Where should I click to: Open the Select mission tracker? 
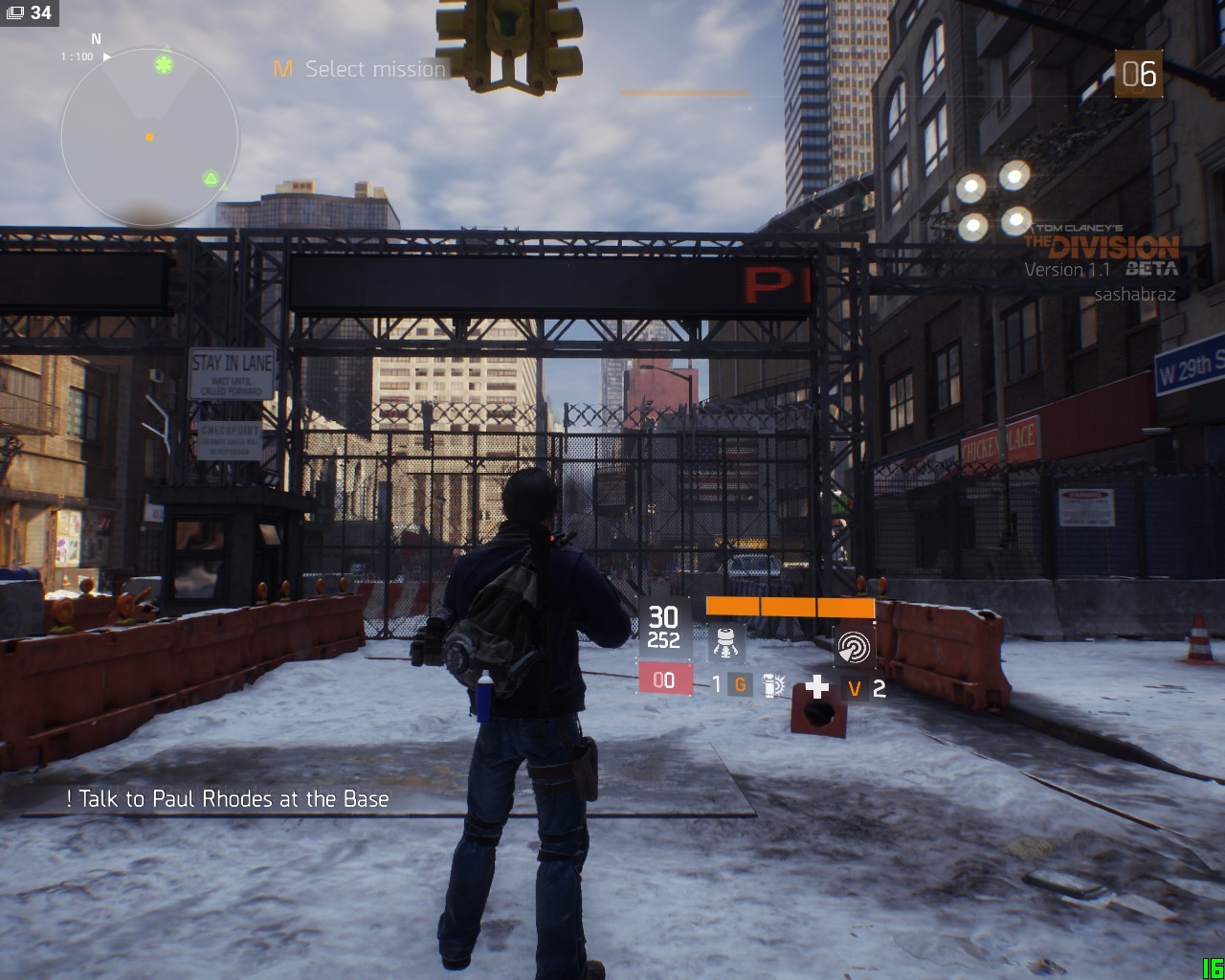pos(360,69)
